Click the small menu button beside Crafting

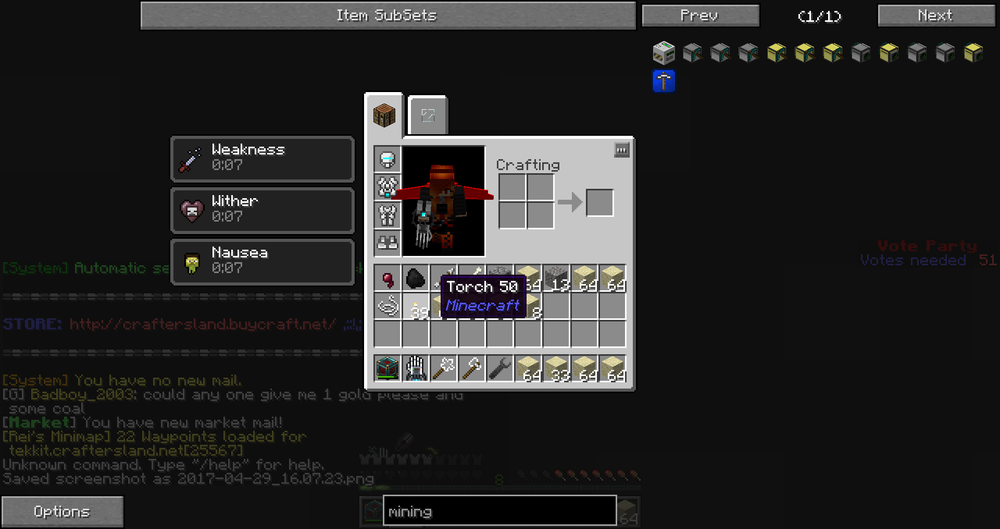pos(621,150)
